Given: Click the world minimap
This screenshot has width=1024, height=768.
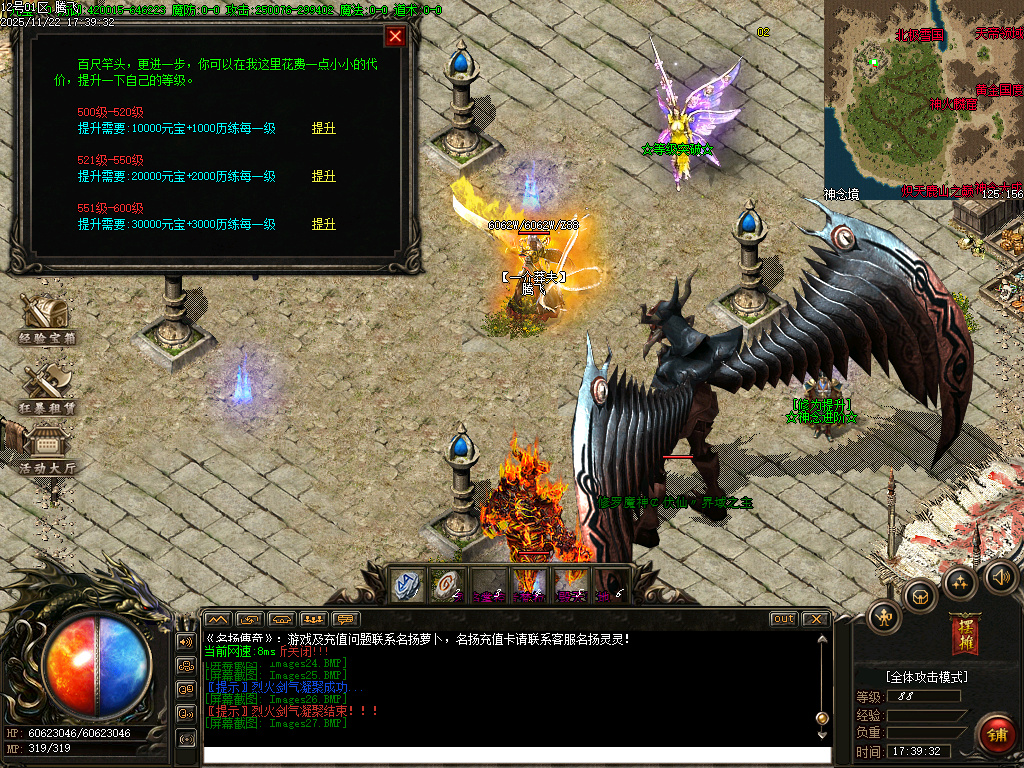Looking at the screenshot, I should 922,98.
